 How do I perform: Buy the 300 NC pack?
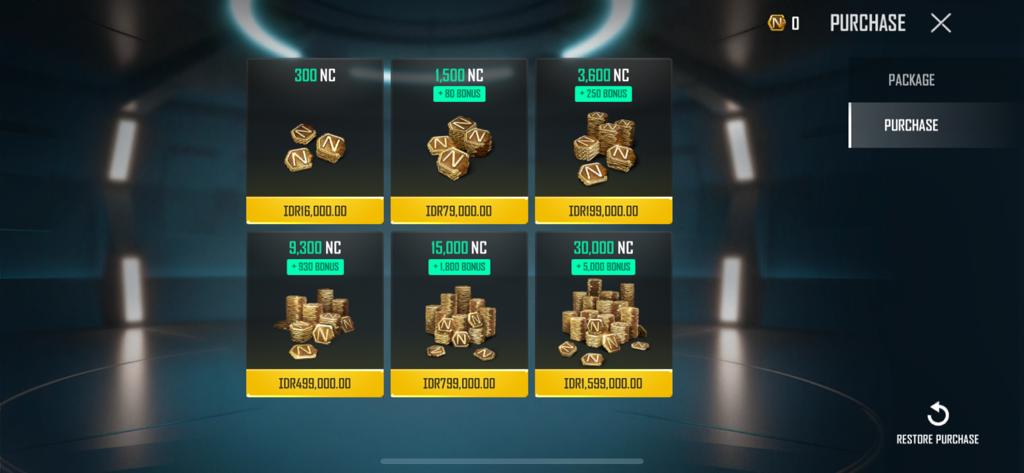[x=315, y=210]
